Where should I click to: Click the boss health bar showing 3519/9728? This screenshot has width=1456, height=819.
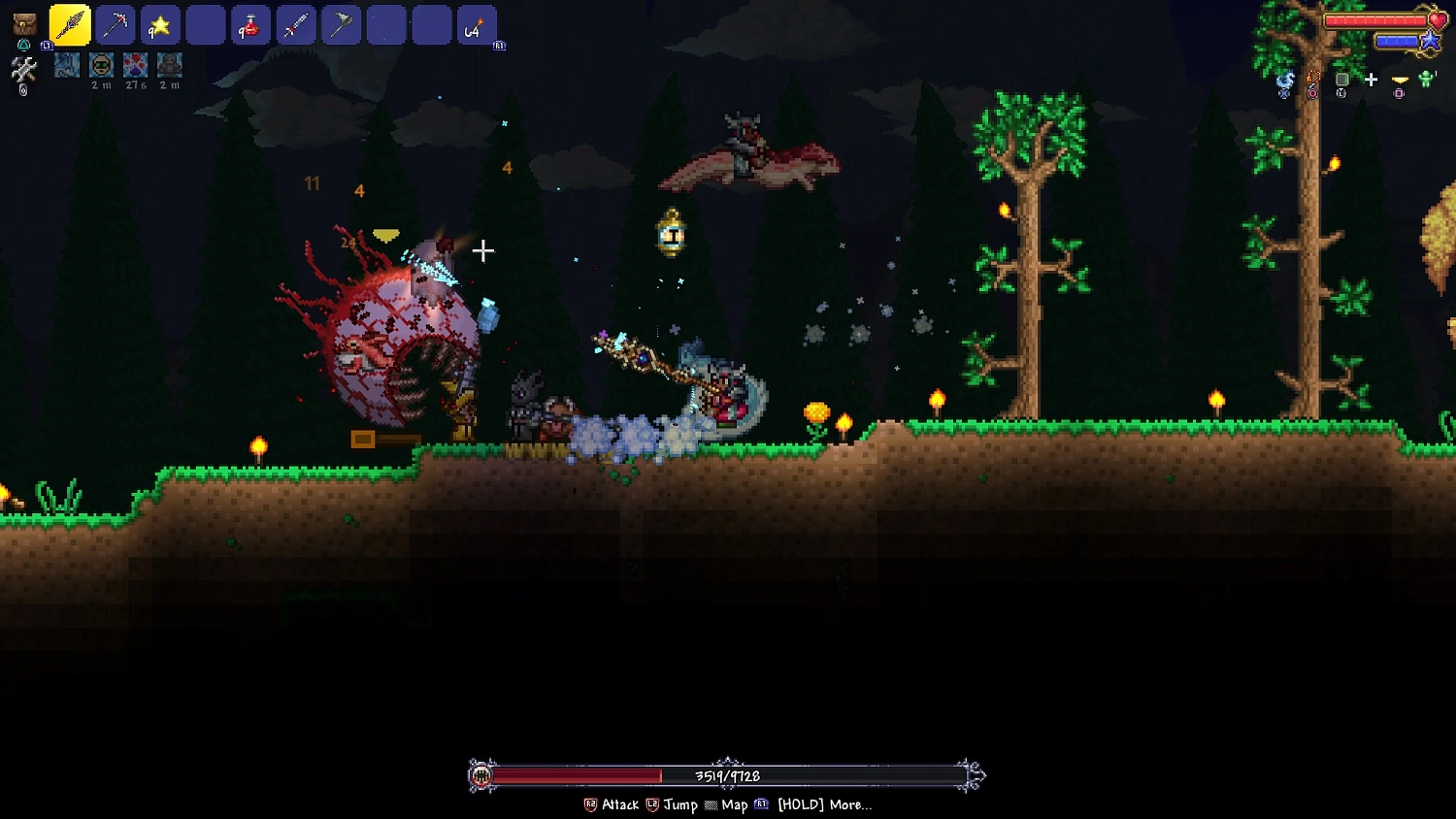point(726,776)
